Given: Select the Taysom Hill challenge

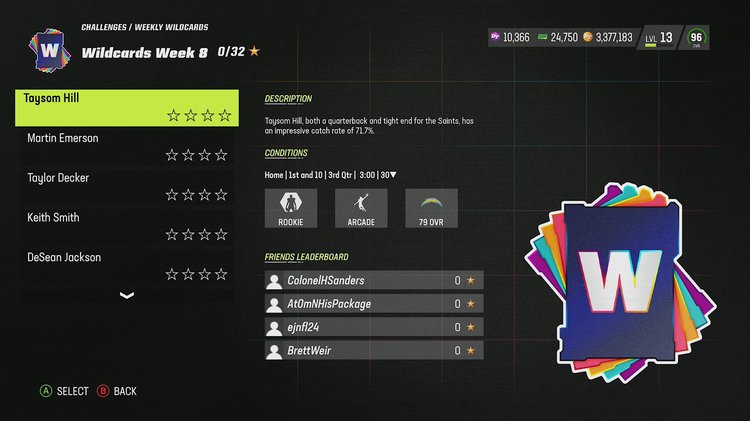Looking at the screenshot, I should (x=127, y=107).
